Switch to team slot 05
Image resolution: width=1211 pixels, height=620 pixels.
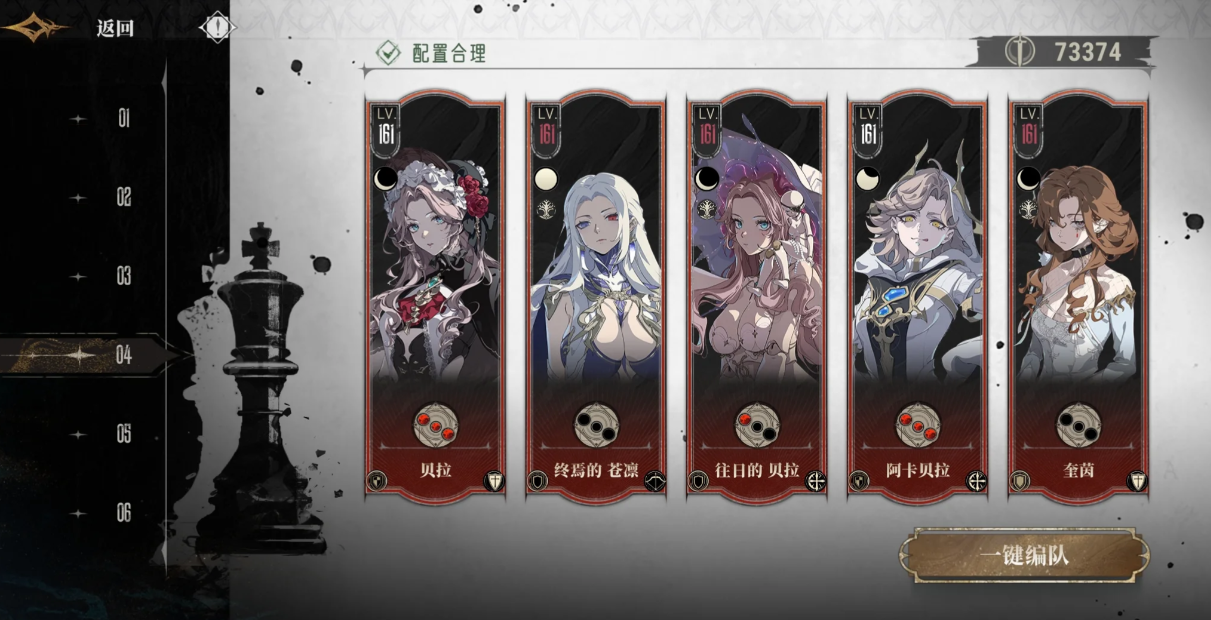123,434
